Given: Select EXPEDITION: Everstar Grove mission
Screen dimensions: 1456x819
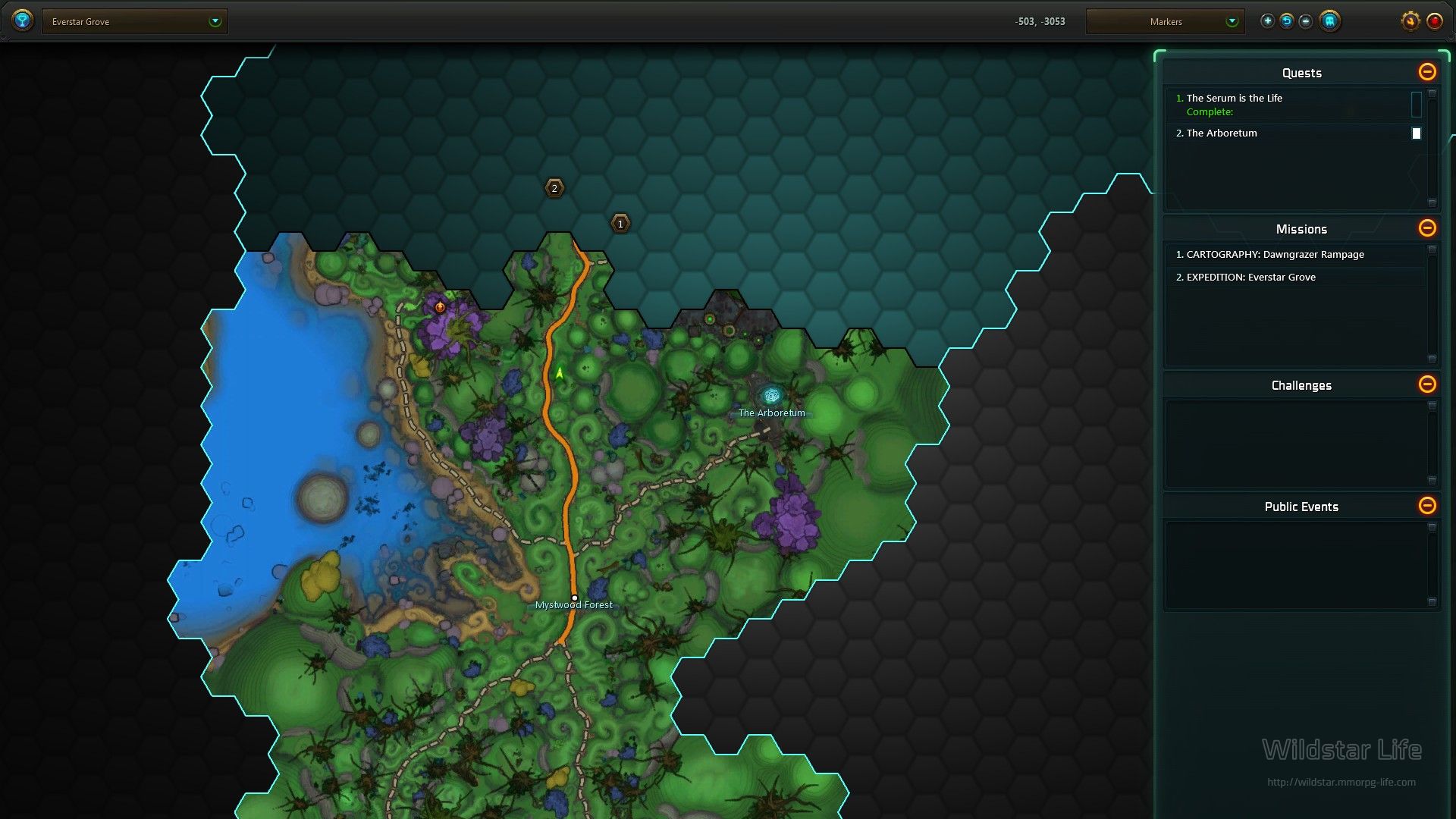Looking at the screenshot, I should (1250, 278).
